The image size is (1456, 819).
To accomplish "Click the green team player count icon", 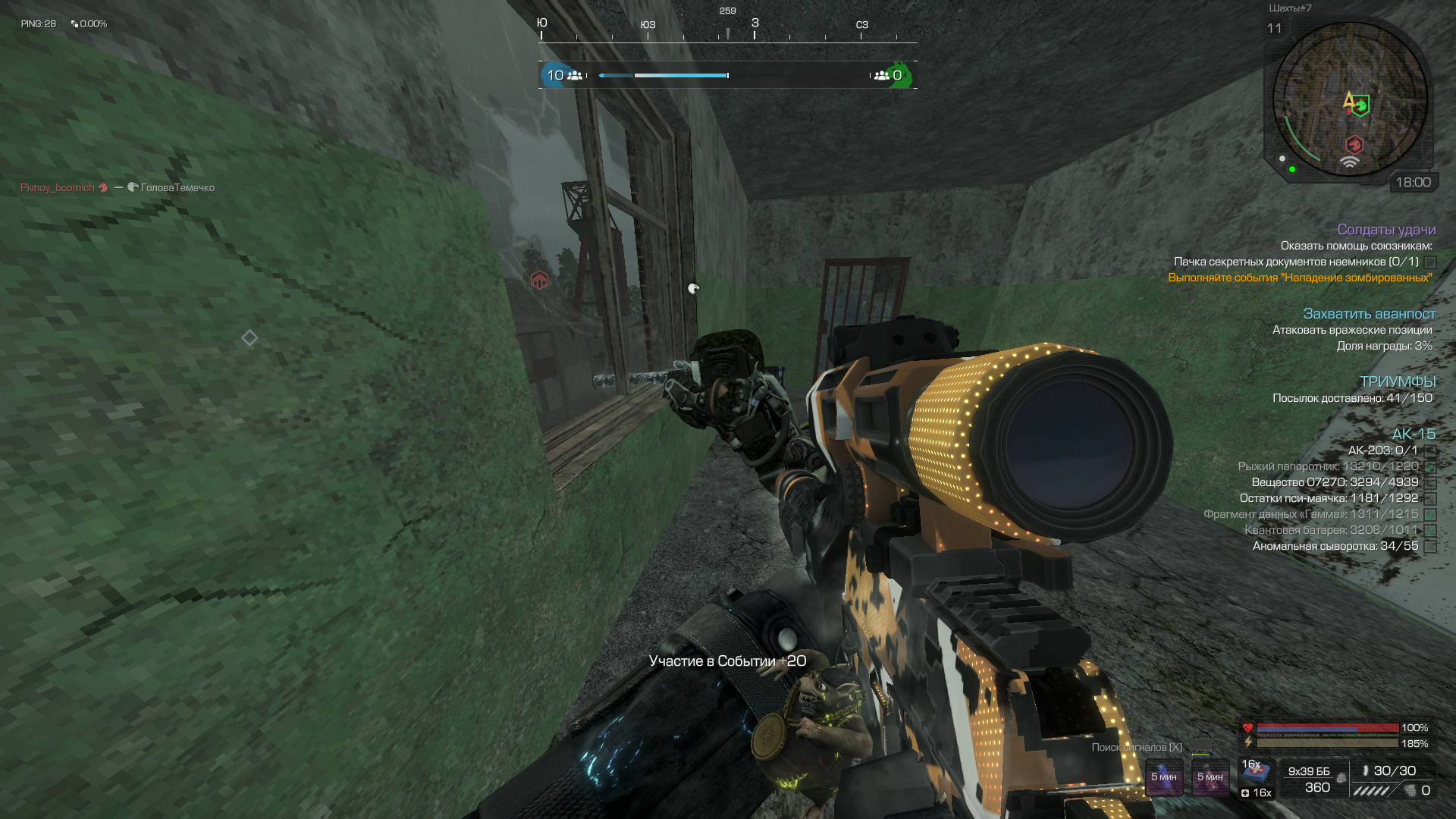I will coord(881,75).
